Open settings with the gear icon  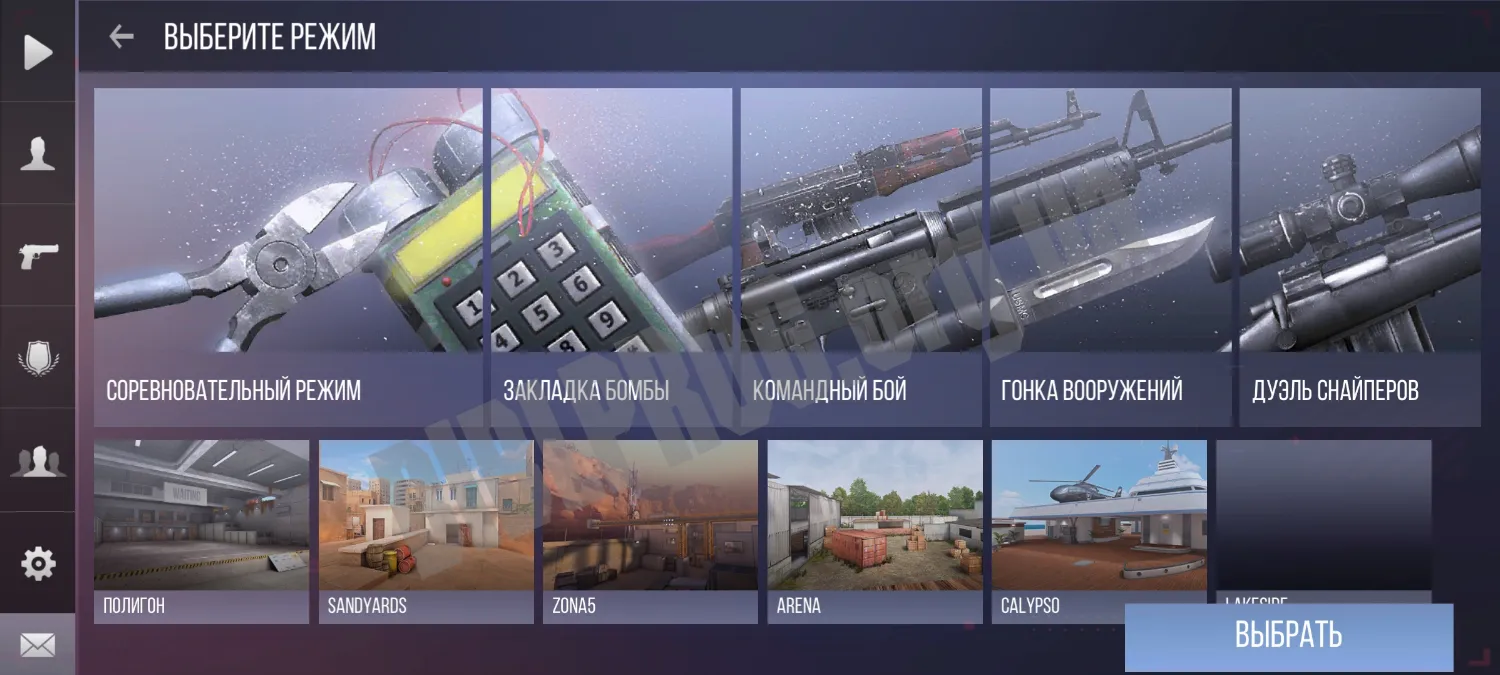pyautogui.click(x=38, y=564)
